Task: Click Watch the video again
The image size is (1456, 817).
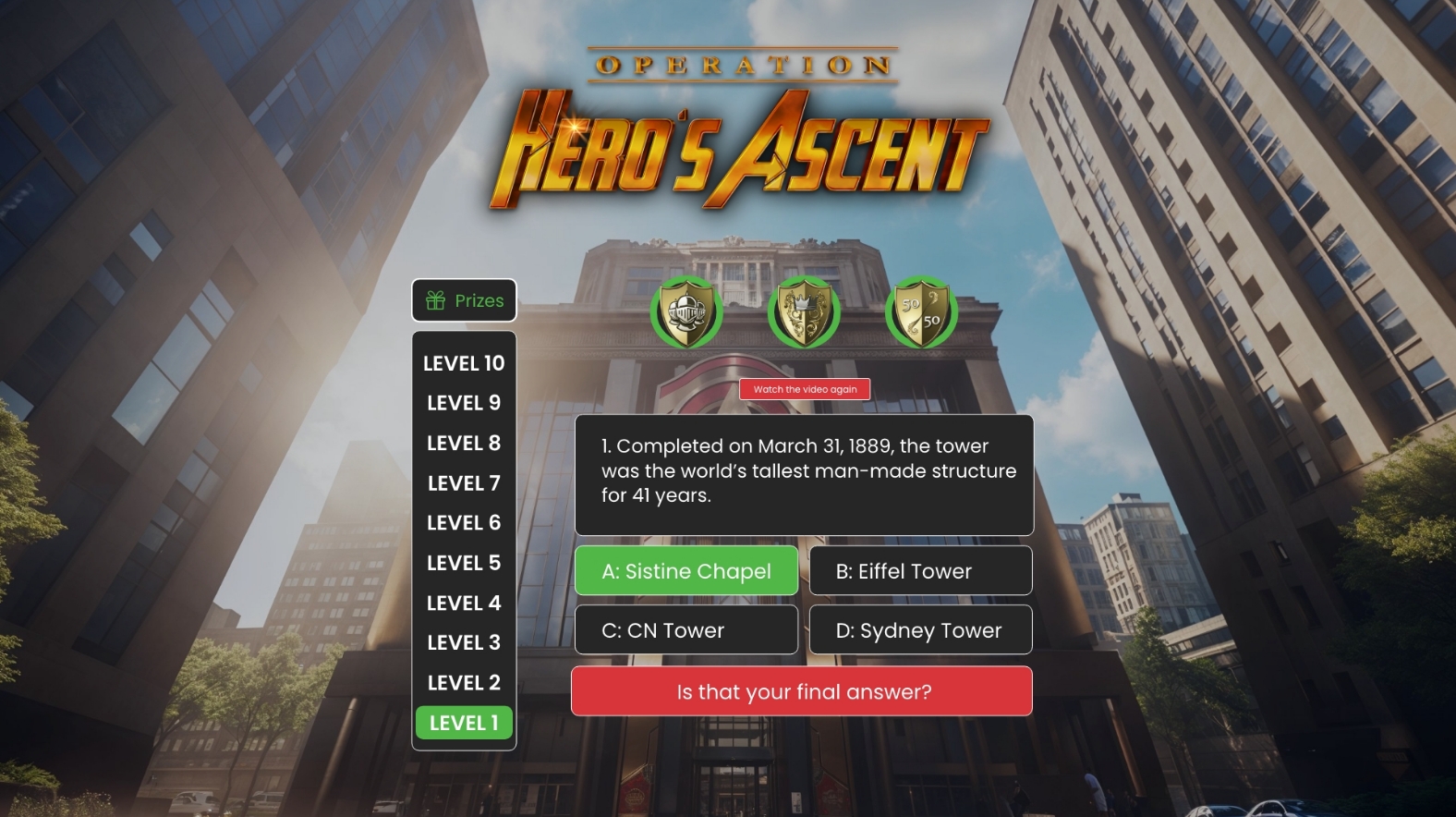Action: pos(805,389)
